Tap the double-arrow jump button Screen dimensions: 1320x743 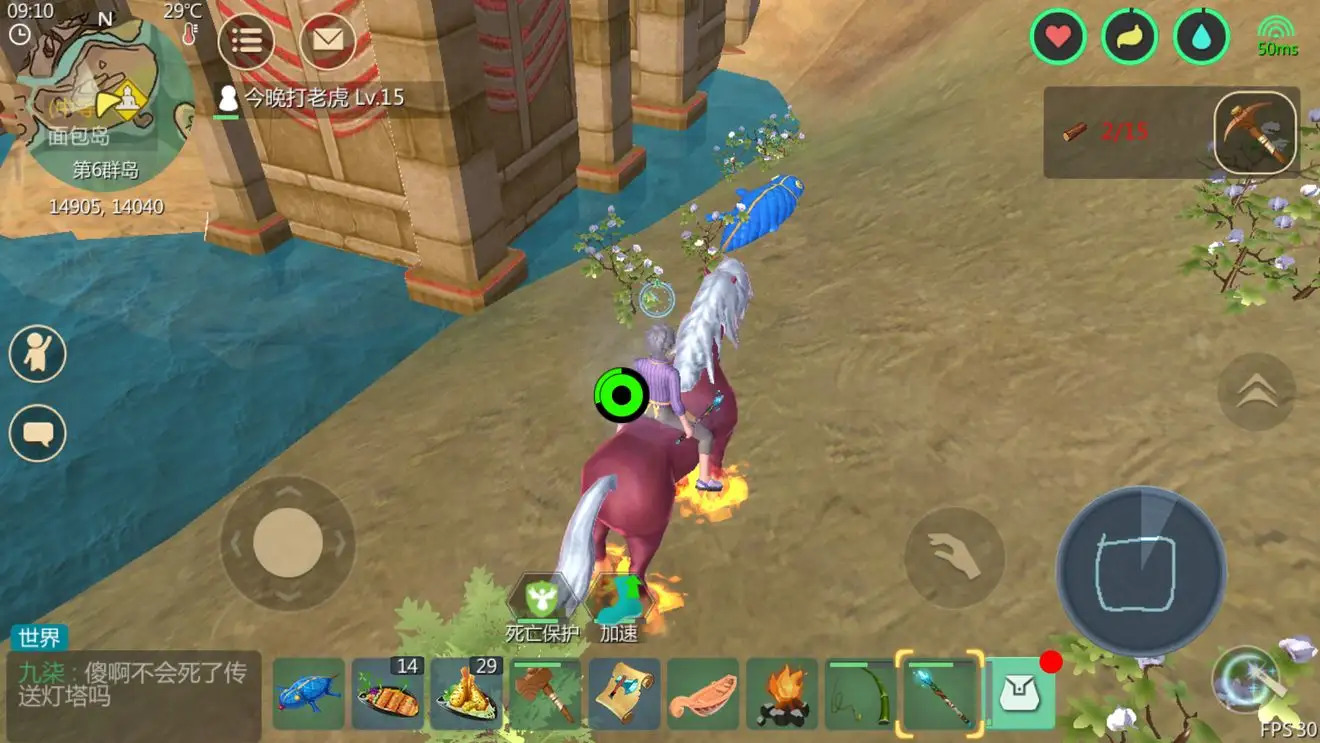[1256, 392]
